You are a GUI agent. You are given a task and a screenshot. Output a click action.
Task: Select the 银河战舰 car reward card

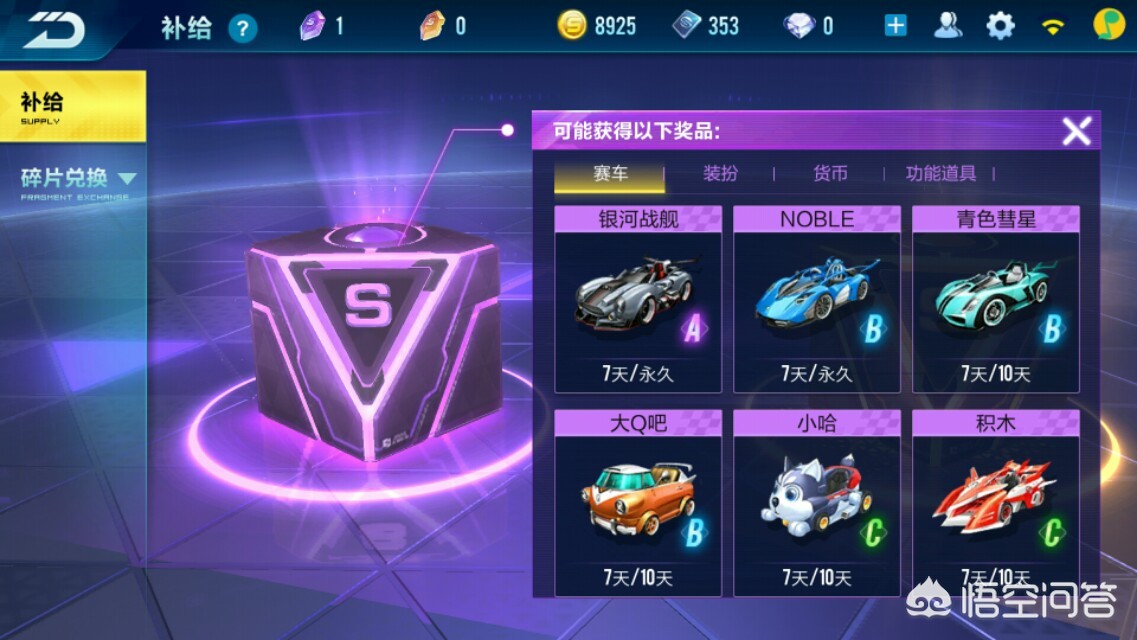638,299
